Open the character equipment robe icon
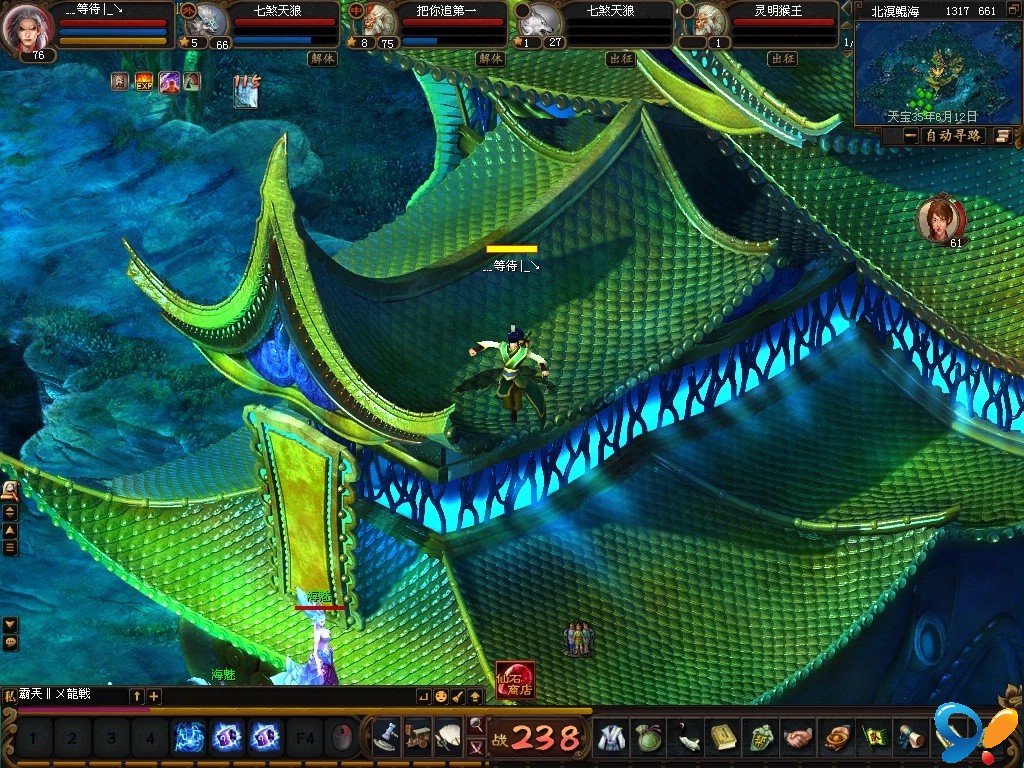This screenshot has height=768, width=1024. [x=610, y=738]
